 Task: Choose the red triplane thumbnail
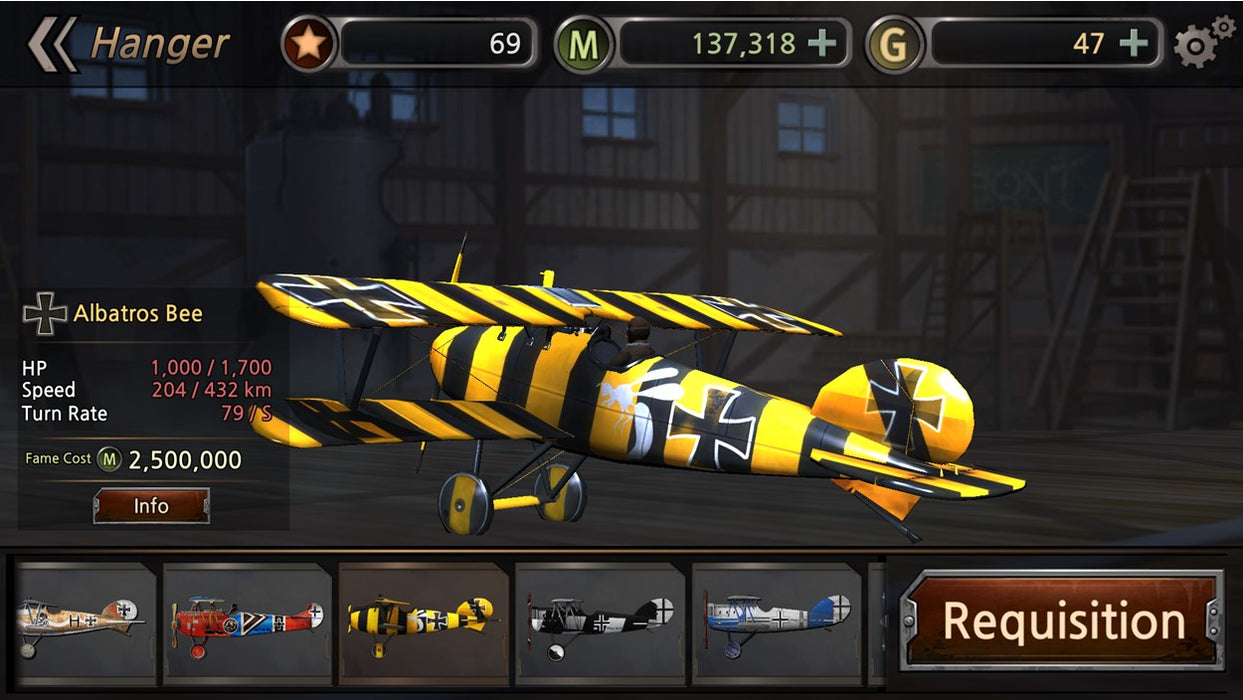click(247, 622)
